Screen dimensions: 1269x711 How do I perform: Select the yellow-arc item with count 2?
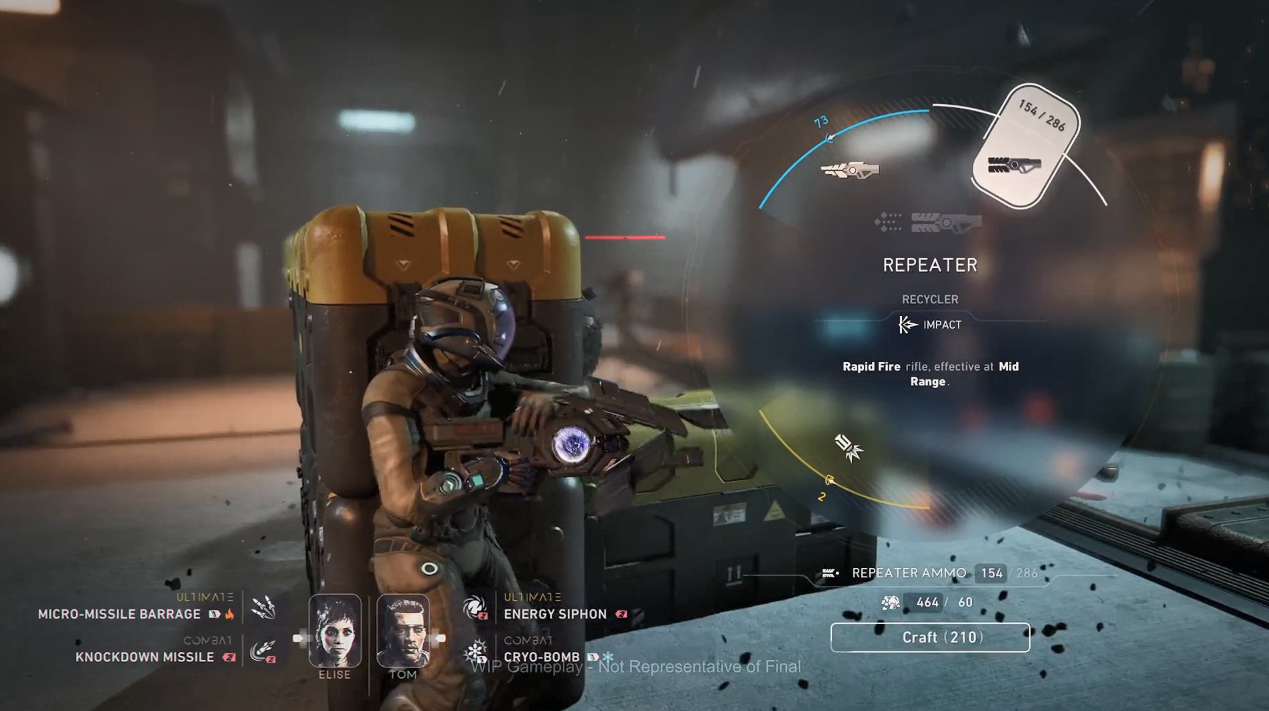click(848, 449)
